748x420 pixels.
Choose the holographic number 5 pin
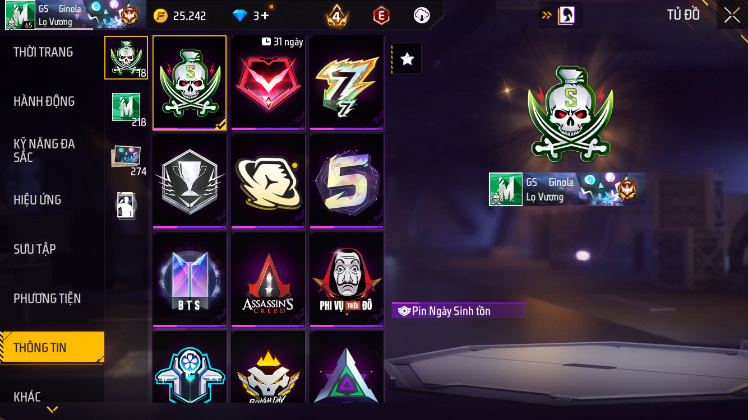tap(346, 180)
